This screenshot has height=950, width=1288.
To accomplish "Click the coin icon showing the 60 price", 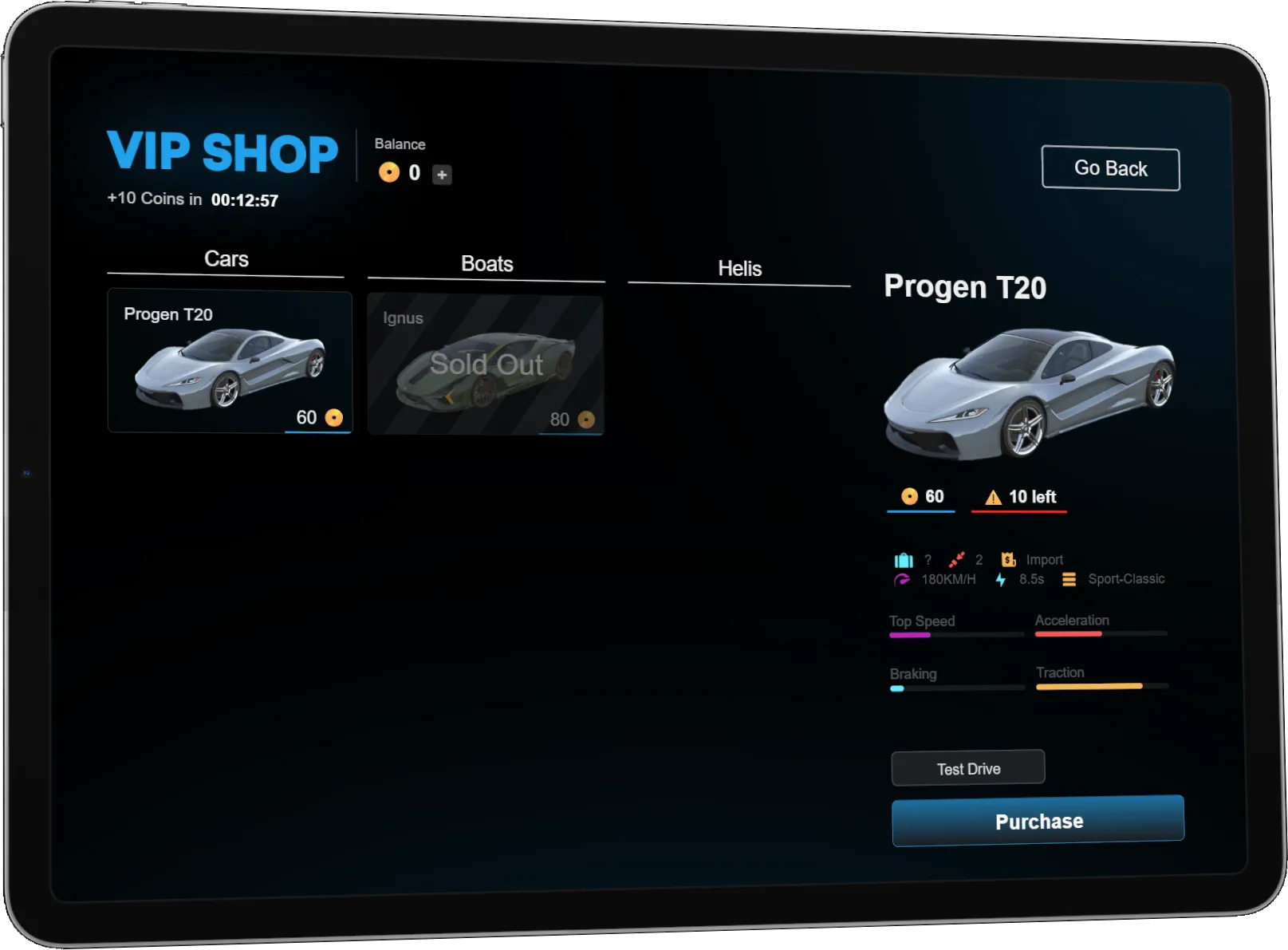I will (908, 495).
